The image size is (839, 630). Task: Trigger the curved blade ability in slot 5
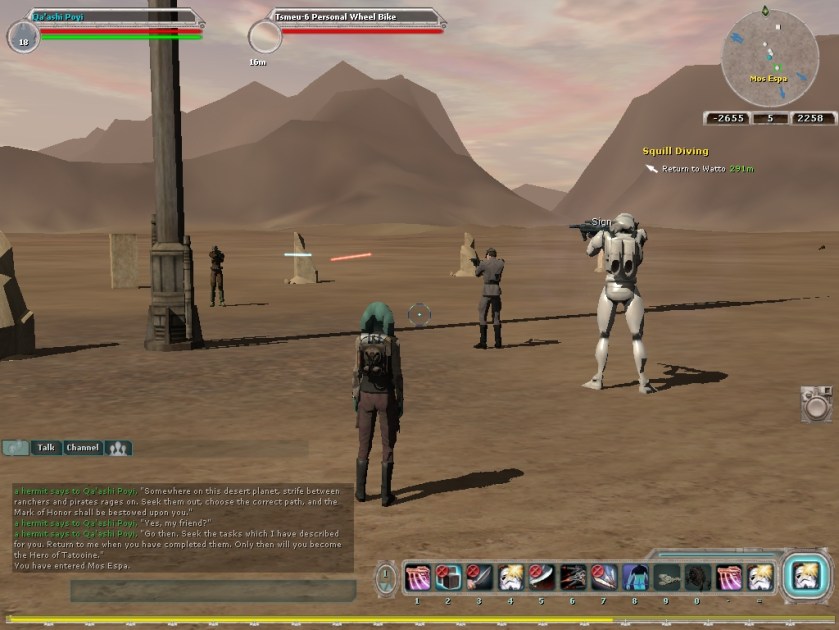tap(542, 578)
